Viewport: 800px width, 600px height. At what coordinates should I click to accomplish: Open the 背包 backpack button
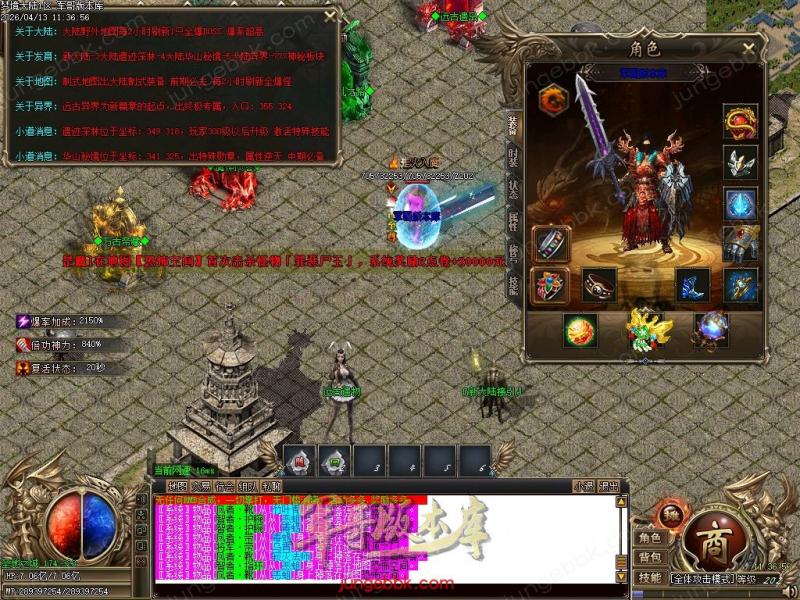[x=650, y=557]
